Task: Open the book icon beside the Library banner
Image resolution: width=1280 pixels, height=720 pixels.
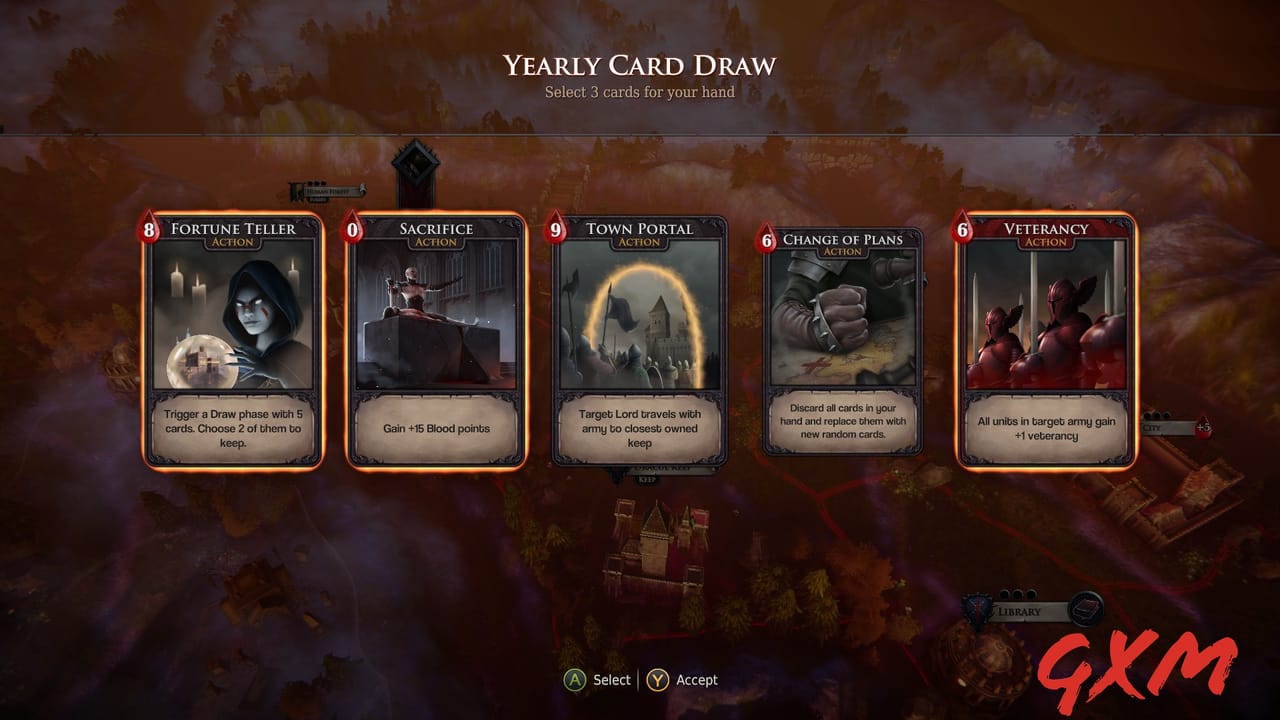Action: click(x=1085, y=608)
